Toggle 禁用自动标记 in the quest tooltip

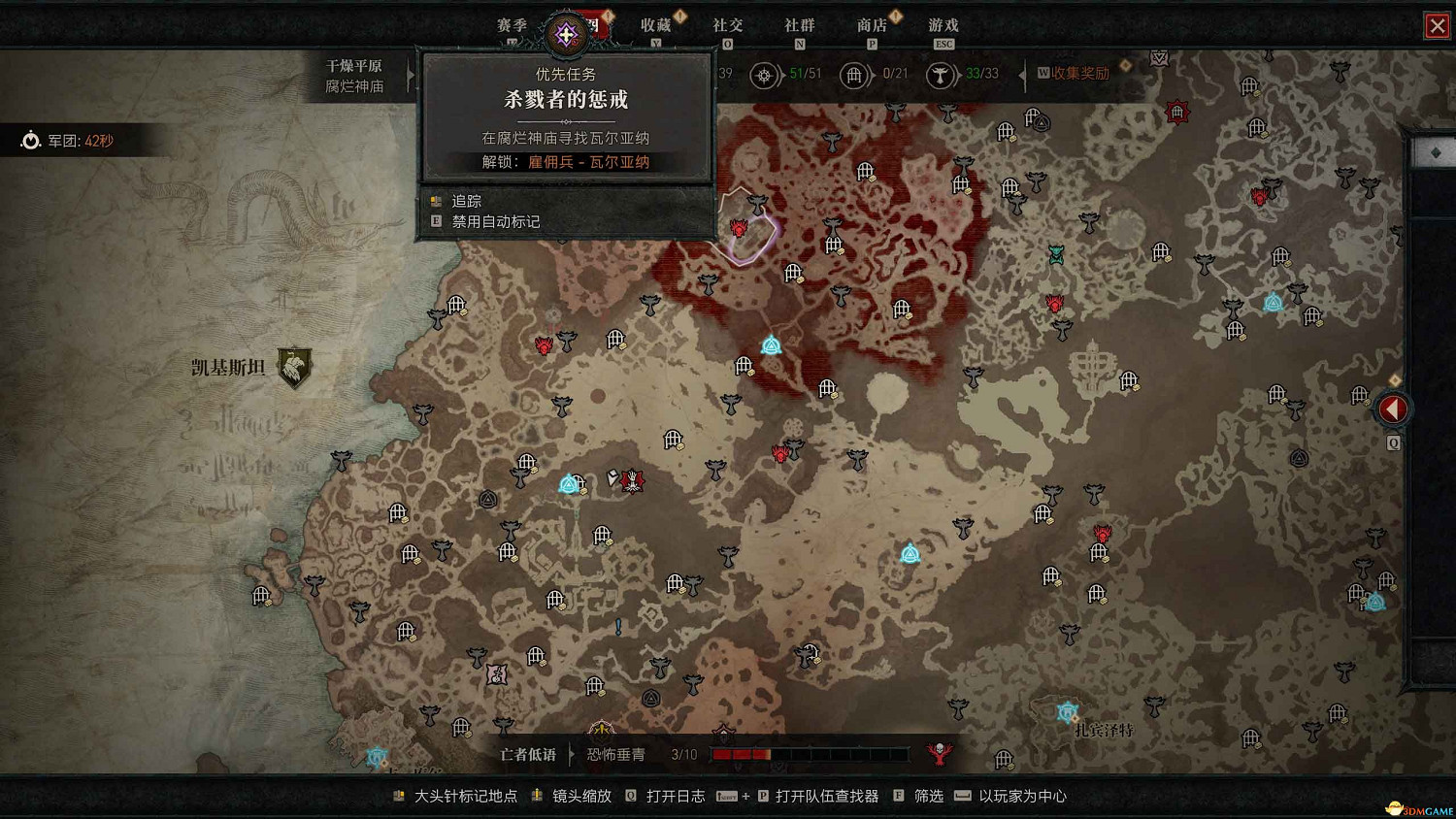click(493, 221)
